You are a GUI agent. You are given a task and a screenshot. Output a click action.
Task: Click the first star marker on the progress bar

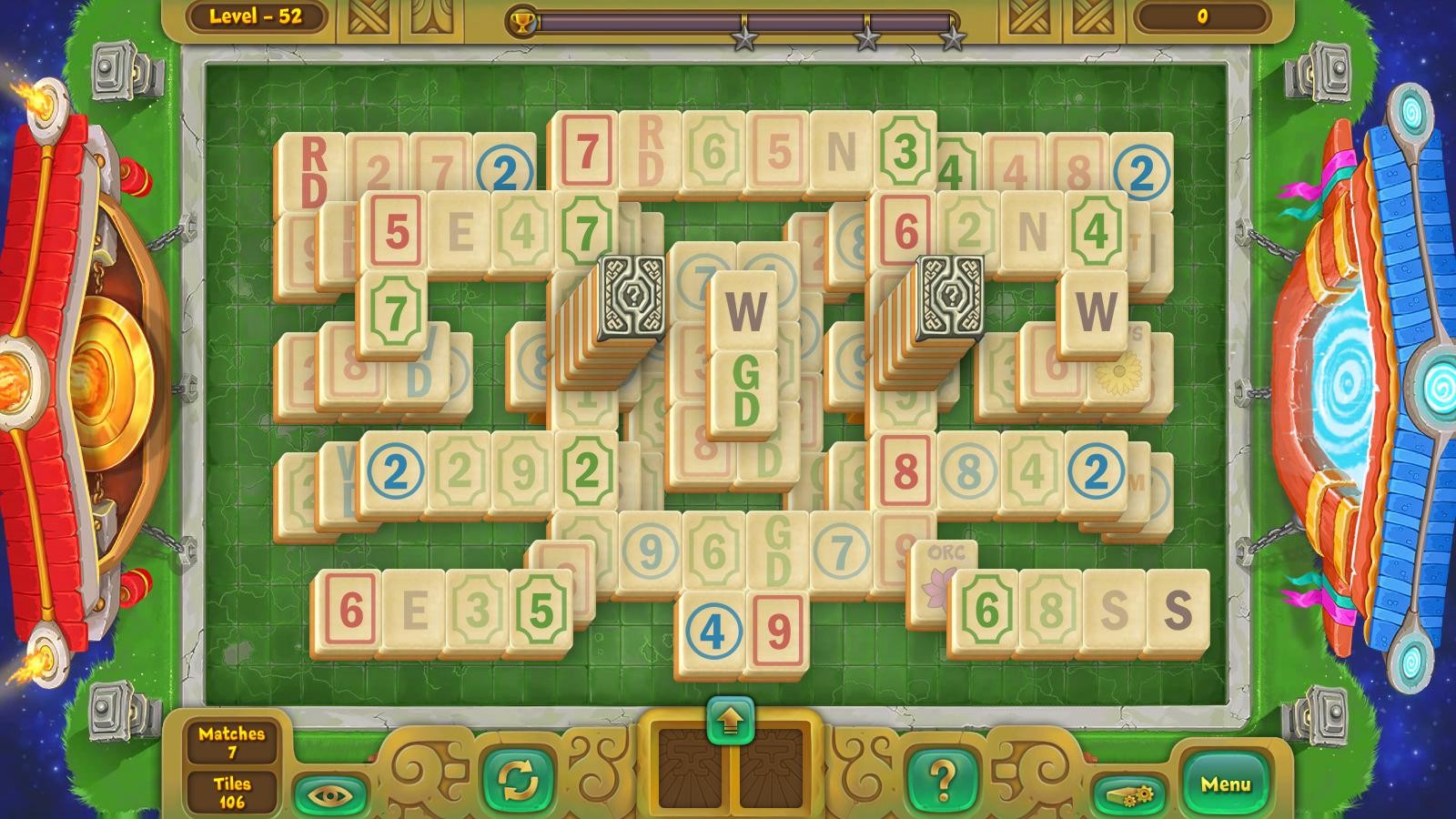coord(746,36)
